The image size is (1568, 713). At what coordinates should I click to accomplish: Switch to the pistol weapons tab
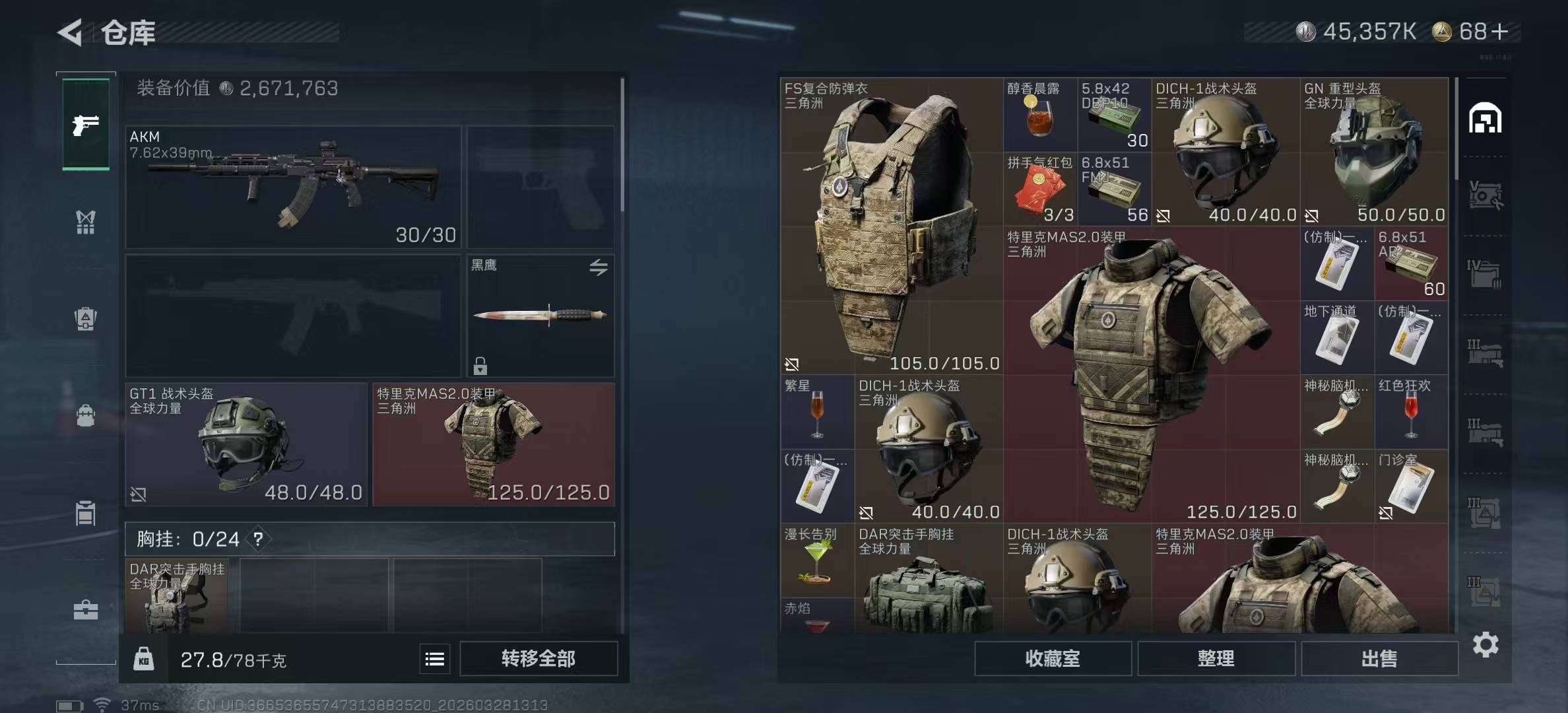tap(86, 125)
